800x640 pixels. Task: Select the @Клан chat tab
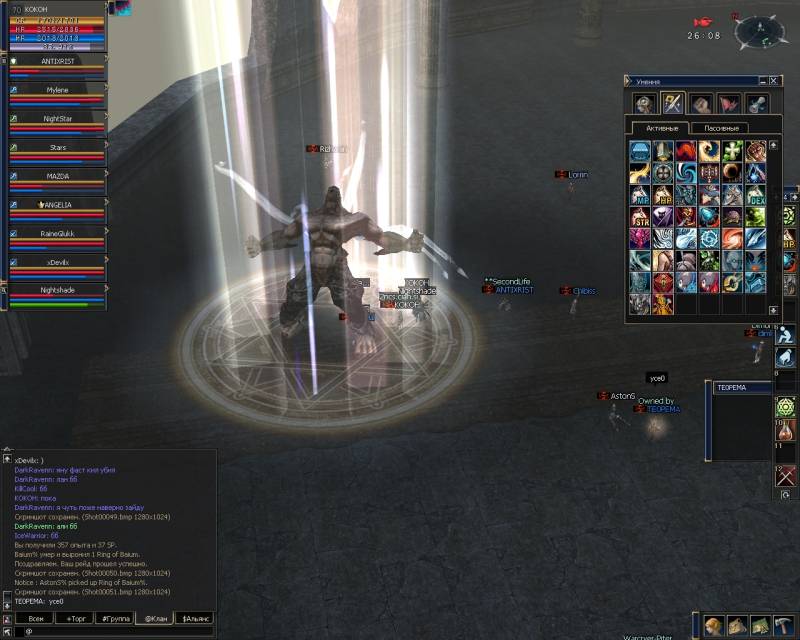(154, 618)
